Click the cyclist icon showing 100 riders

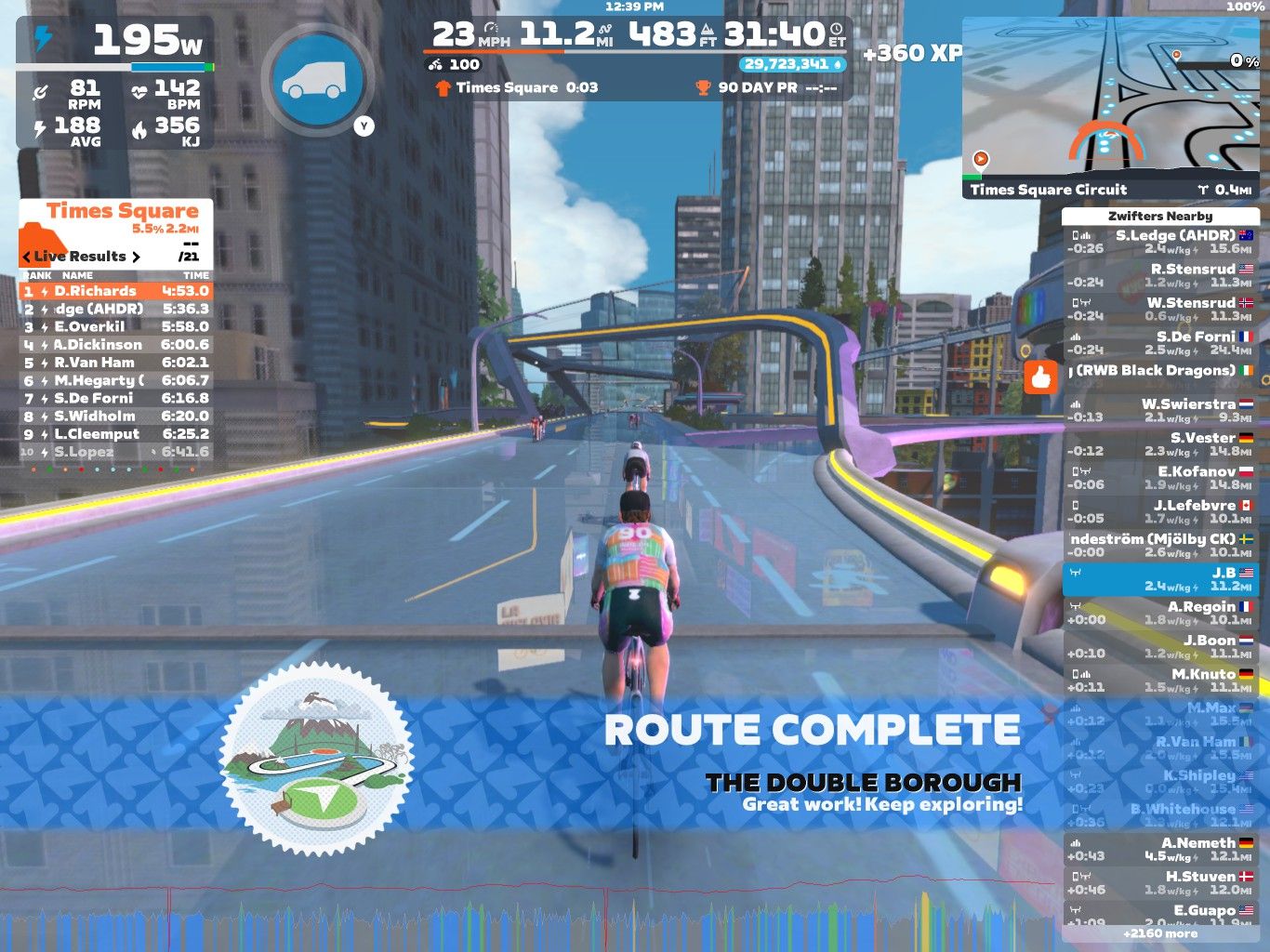click(x=433, y=64)
